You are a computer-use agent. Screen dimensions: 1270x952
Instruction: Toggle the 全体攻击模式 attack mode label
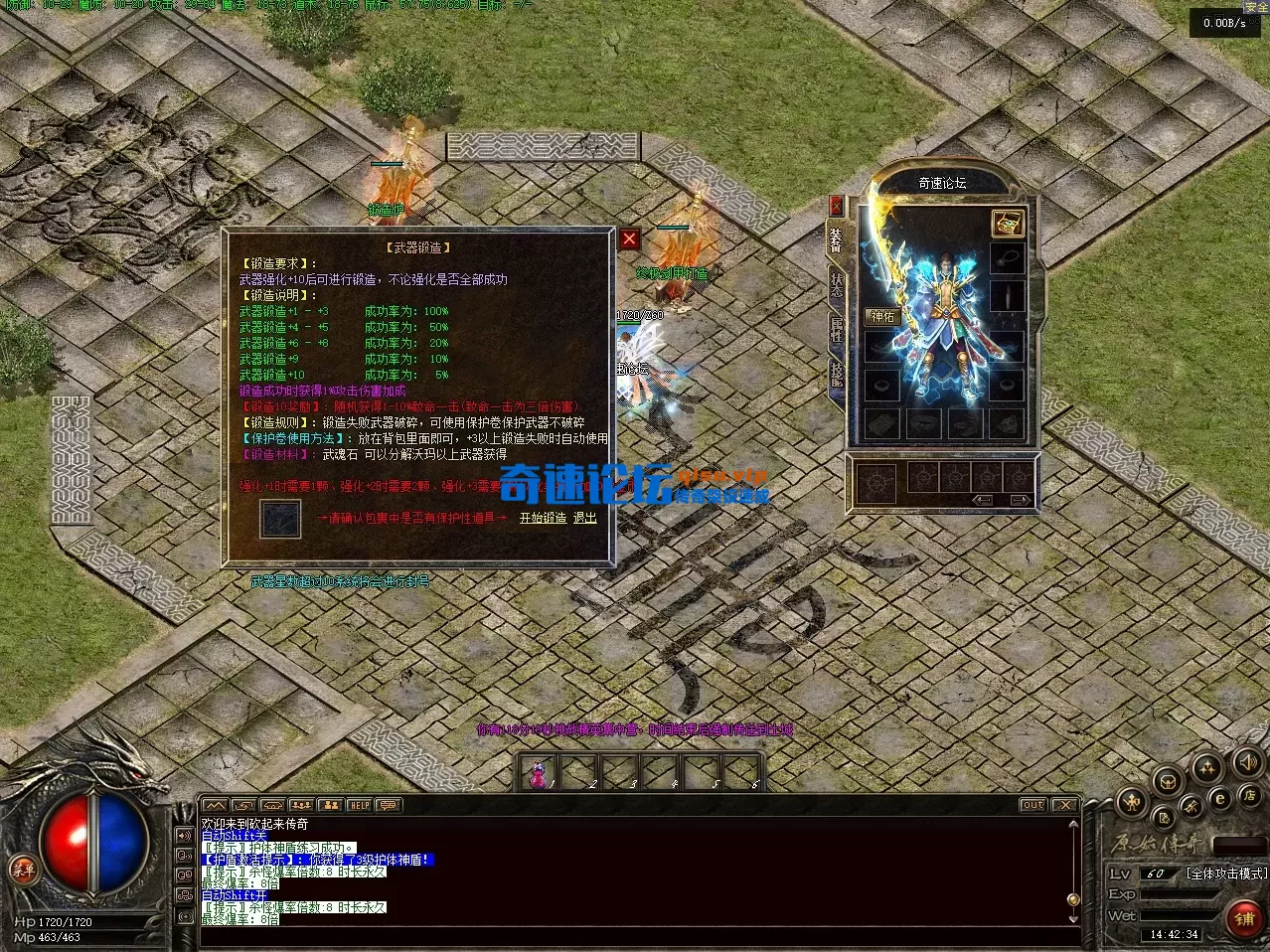[x=1226, y=873]
